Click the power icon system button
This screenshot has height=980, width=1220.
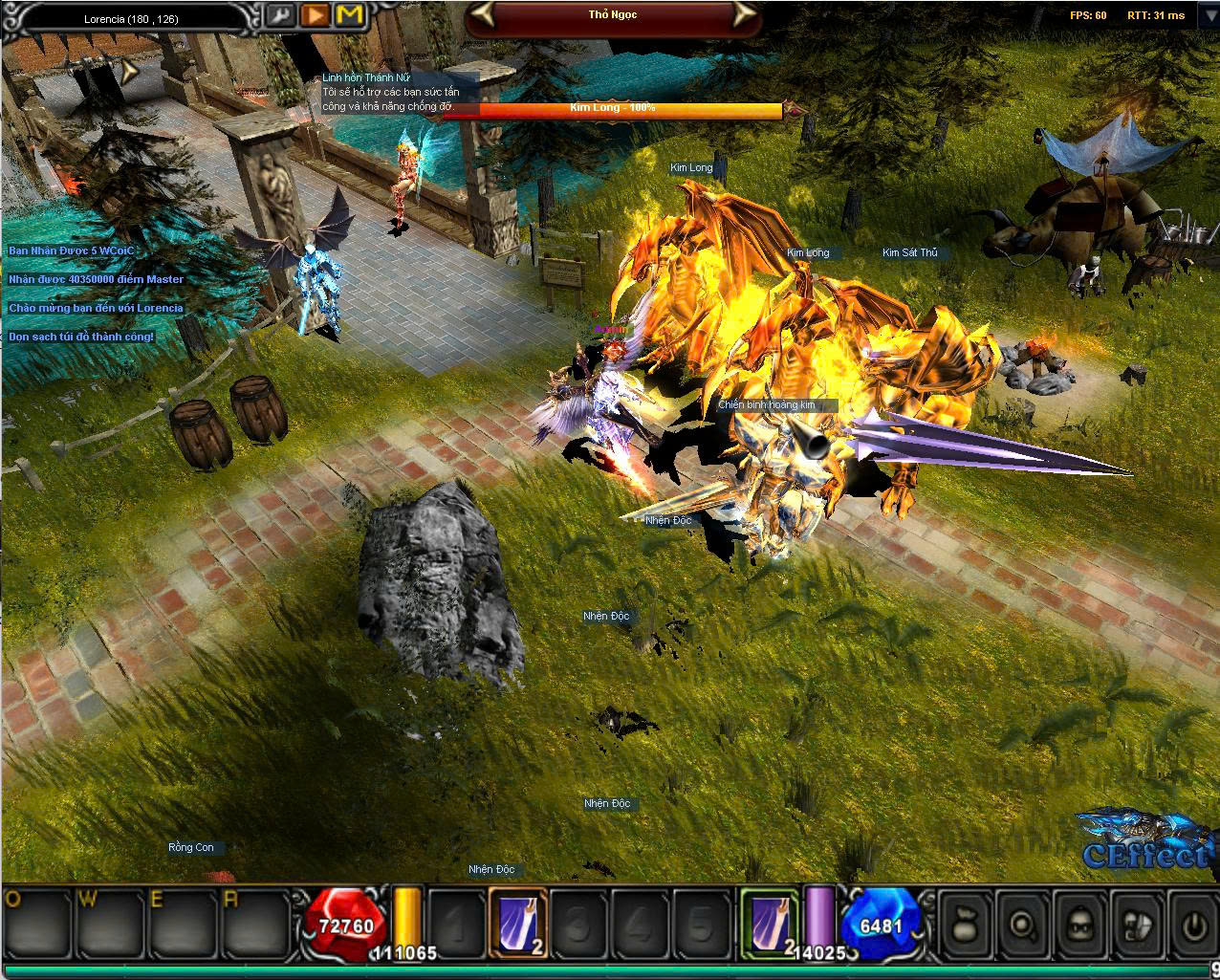point(1192,925)
